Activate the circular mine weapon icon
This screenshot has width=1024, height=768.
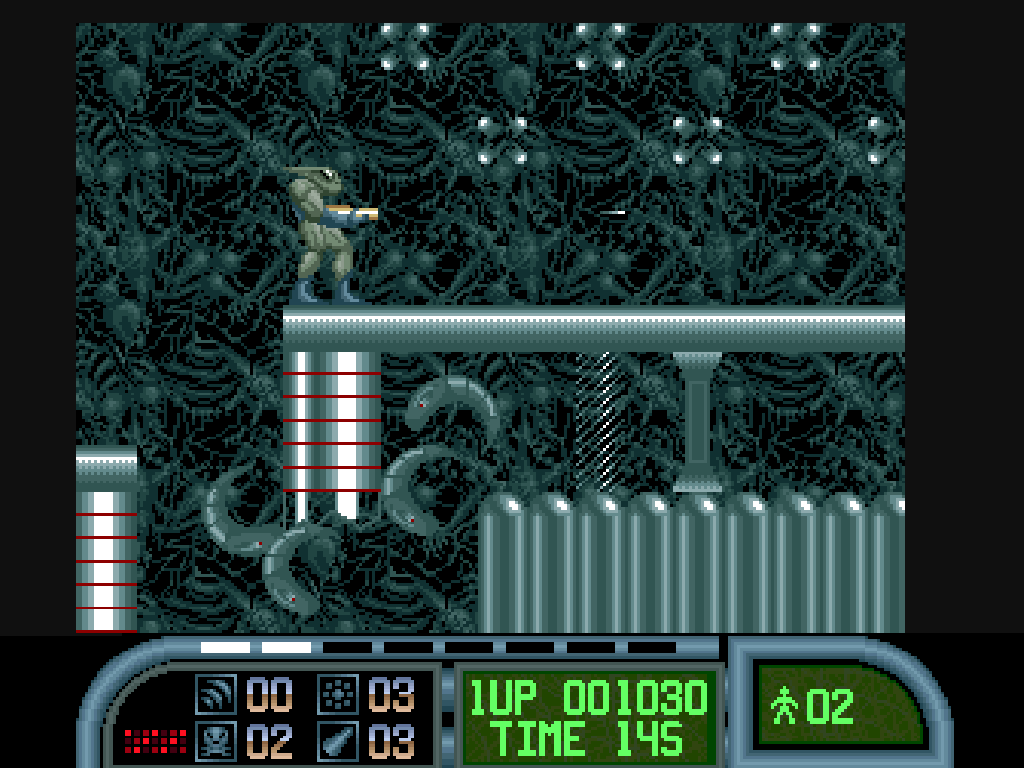coord(338,692)
